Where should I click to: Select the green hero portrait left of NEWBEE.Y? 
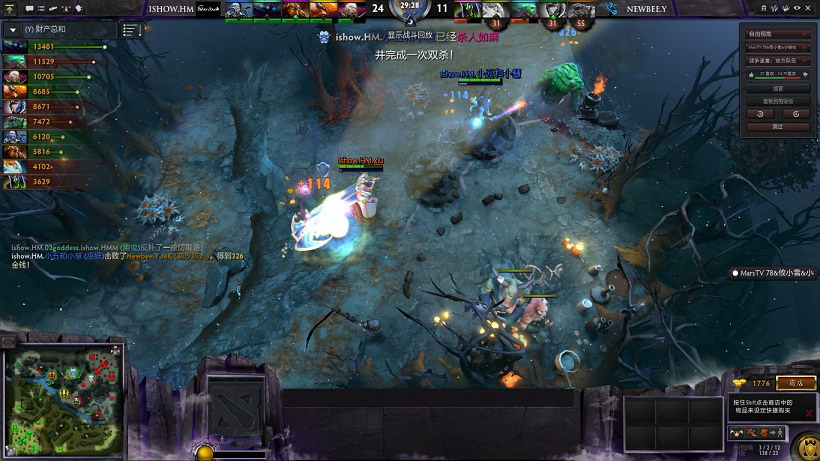coord(467,10)
